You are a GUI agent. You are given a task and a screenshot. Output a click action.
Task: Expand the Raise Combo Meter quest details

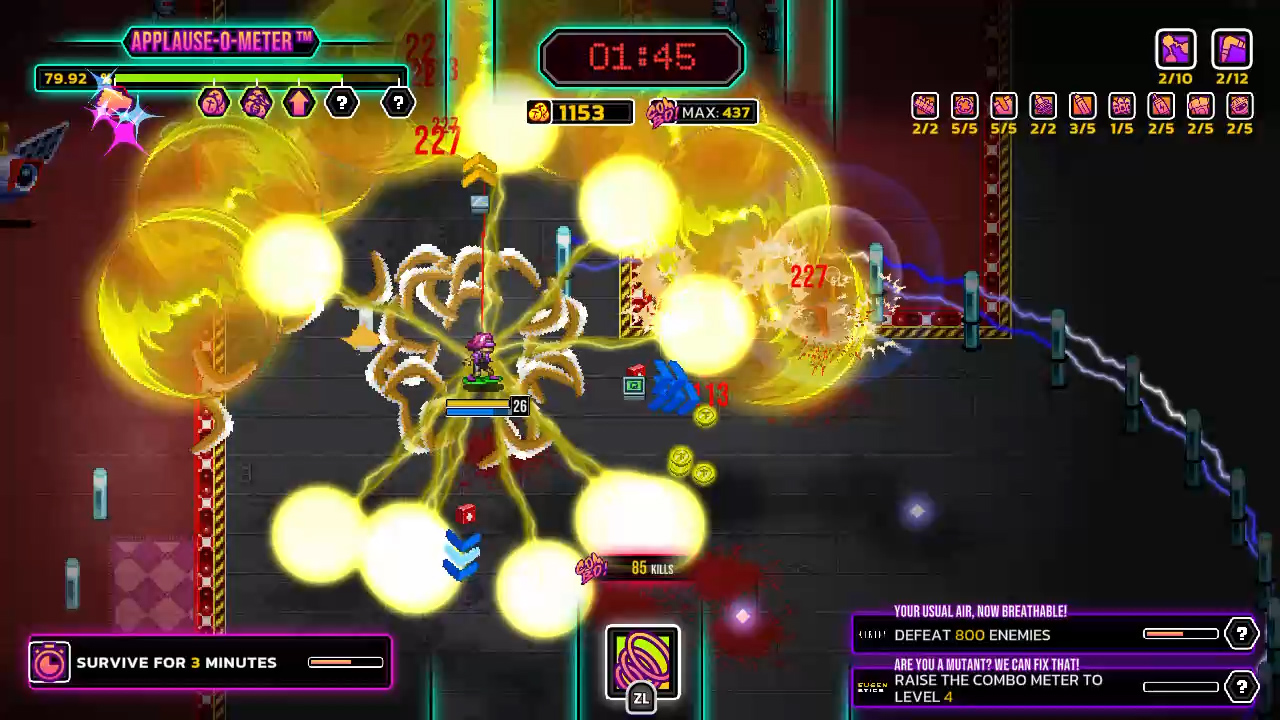tap(1241, 687)
